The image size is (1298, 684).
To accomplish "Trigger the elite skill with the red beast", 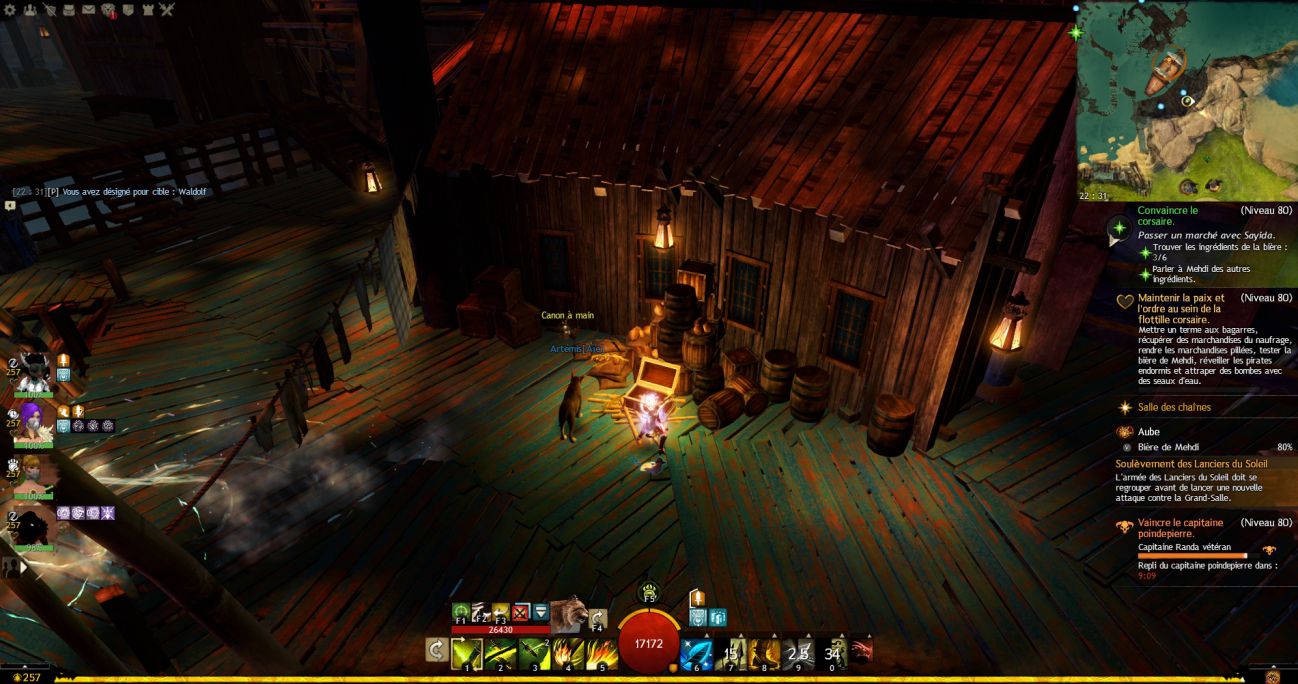I will (860, 653).
